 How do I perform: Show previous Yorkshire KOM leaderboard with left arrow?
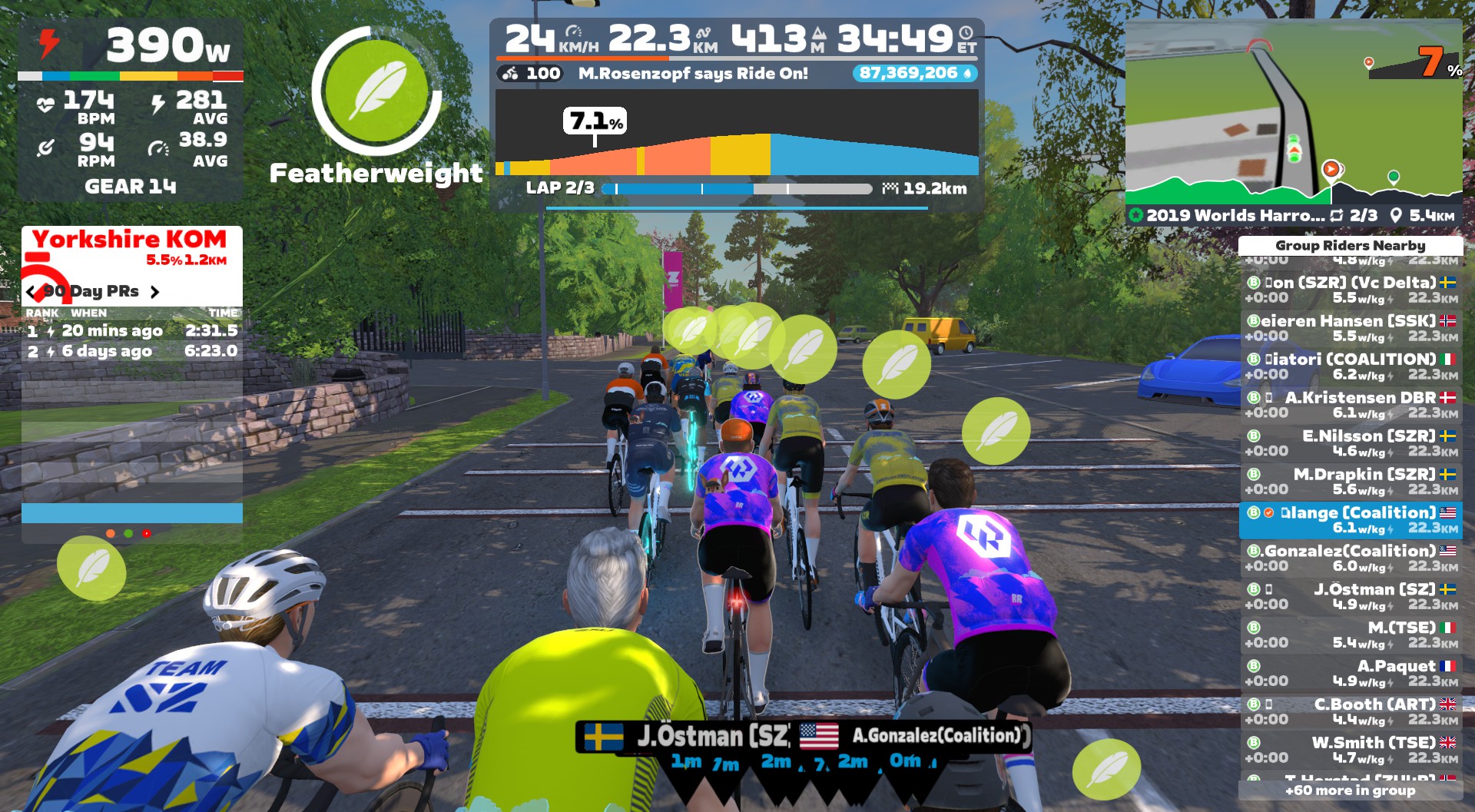[31, 292]
